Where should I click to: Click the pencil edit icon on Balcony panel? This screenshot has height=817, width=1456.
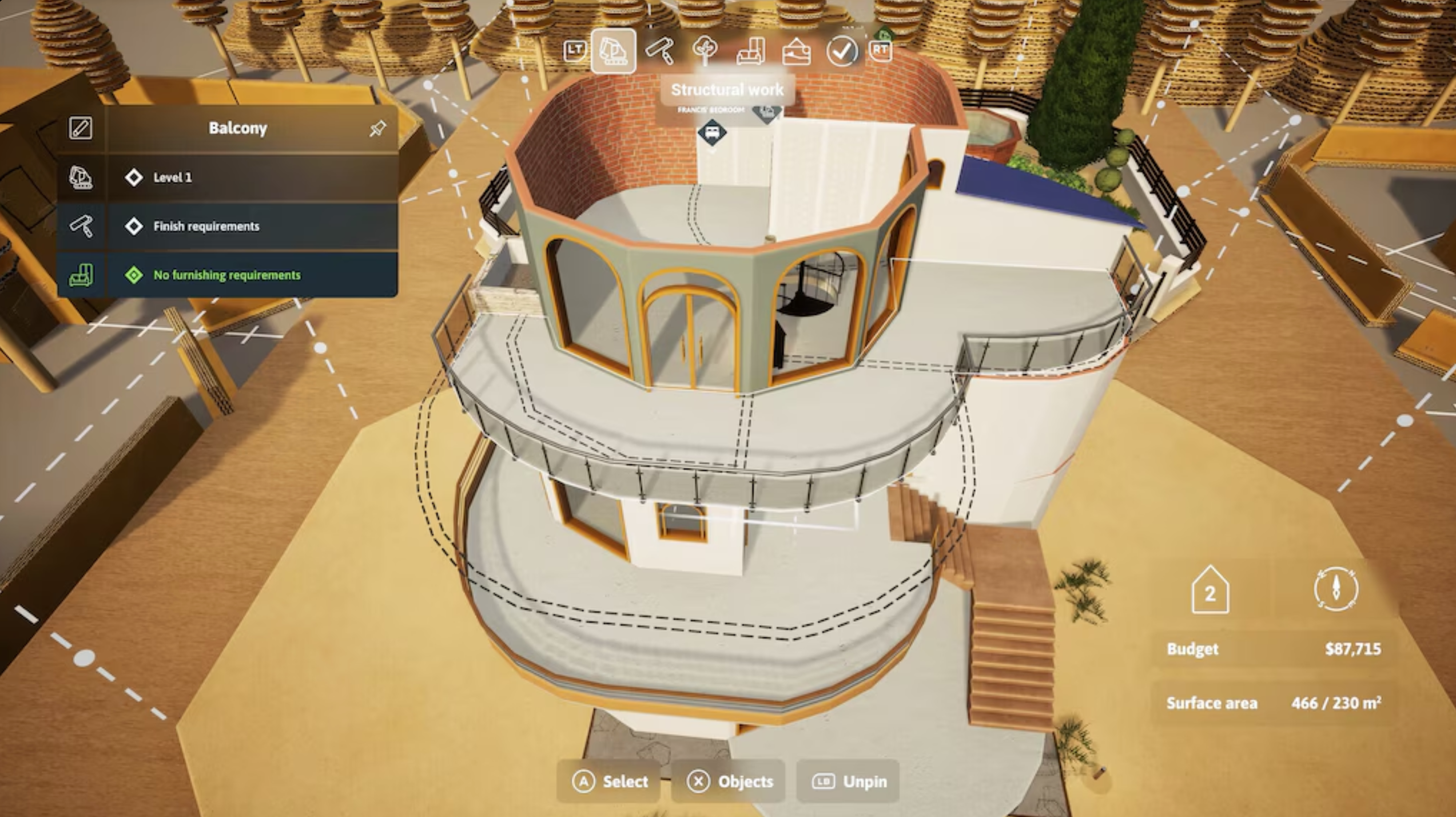[81, 128]
